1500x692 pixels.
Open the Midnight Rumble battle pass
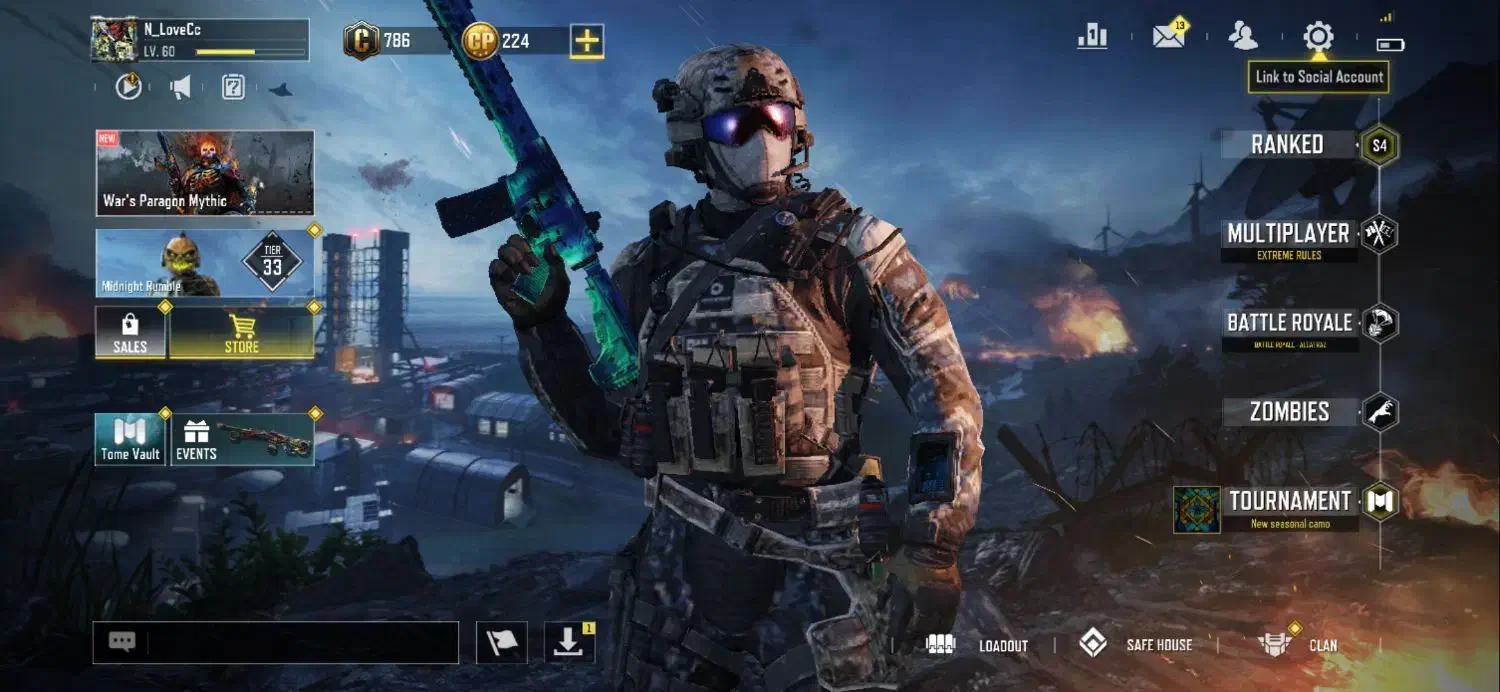pos(205,263)
